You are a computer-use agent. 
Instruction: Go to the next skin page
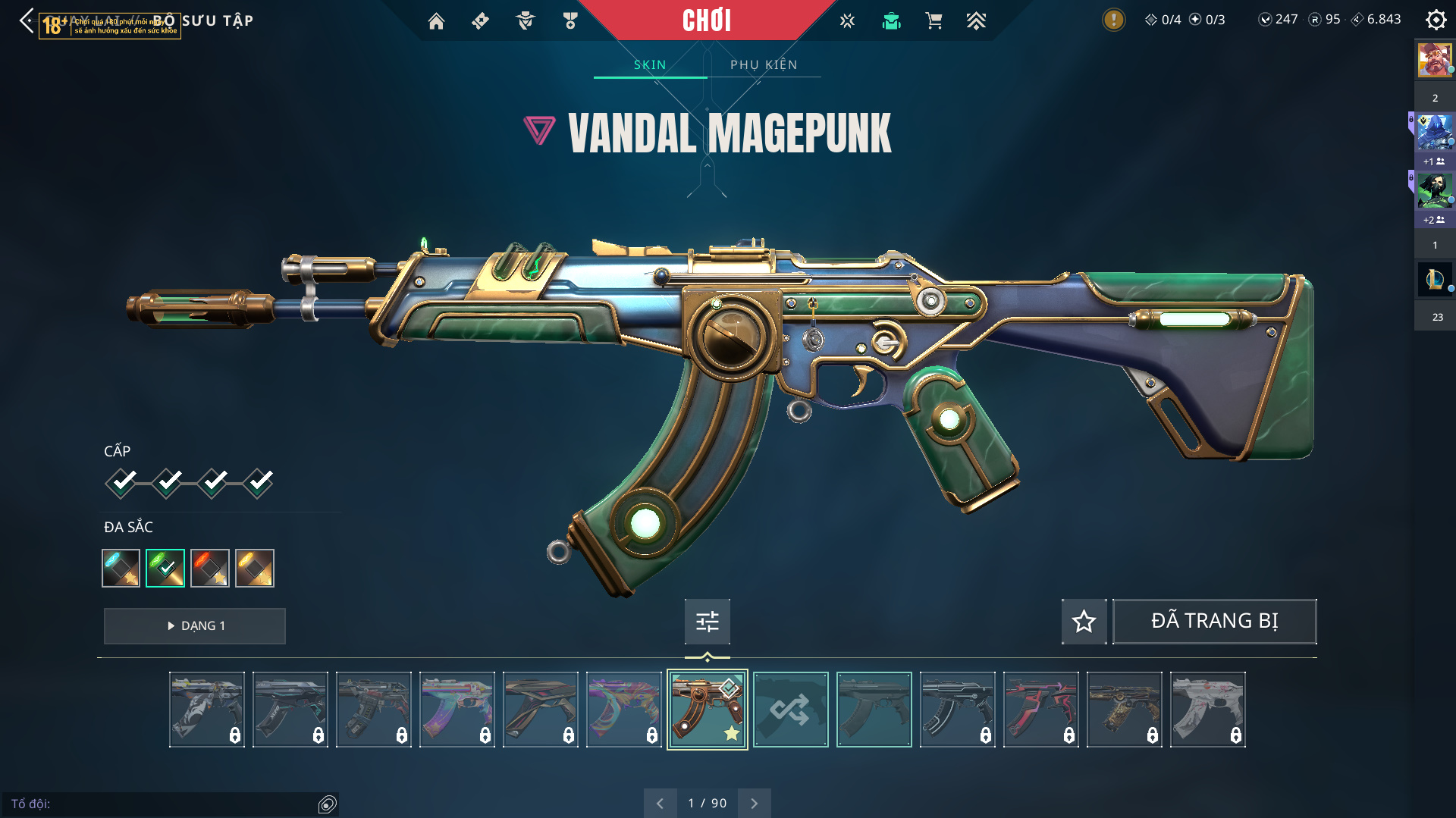(754, 804)
